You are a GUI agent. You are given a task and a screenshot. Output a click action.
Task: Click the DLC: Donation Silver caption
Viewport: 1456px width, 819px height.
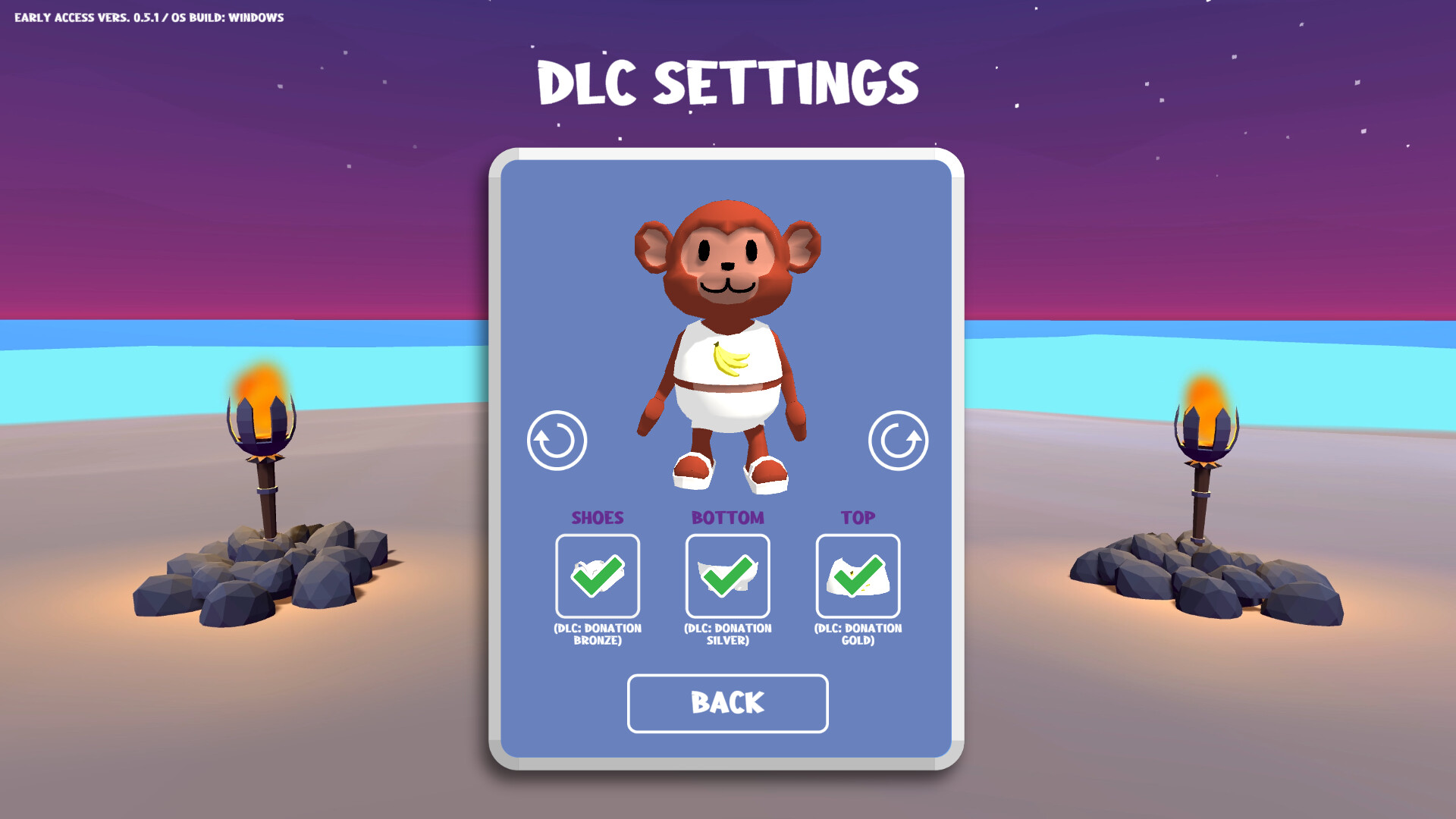click(x=727, y=633)
